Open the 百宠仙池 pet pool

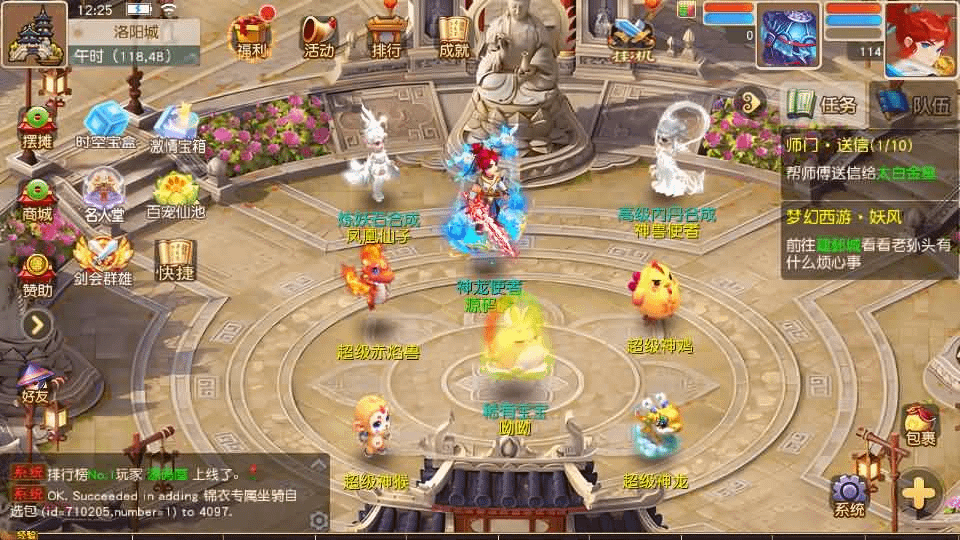point(176,193)
